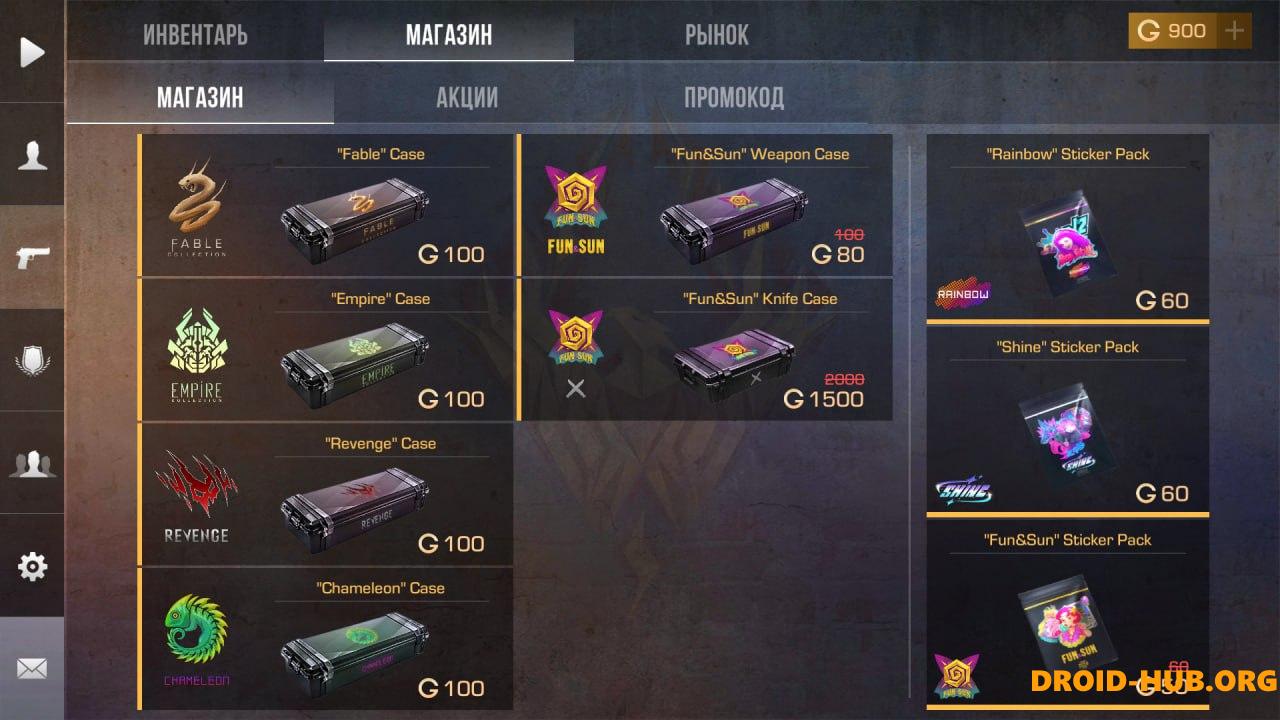Select the Акции sub-tab
This screenshot has height=720, width=1280.
click(x=467, y=97)
